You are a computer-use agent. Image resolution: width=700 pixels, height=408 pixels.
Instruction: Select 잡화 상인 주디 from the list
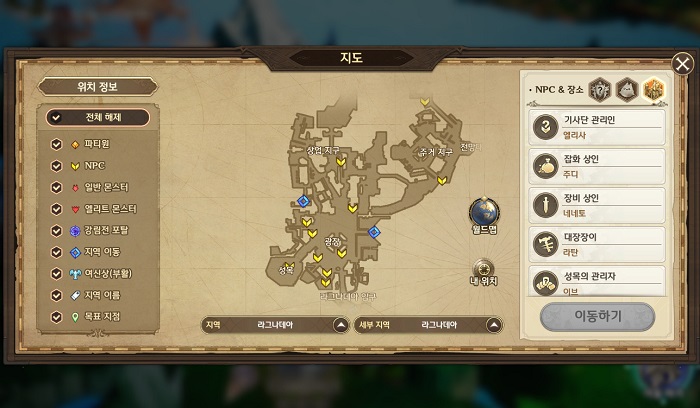coord(598,165)
